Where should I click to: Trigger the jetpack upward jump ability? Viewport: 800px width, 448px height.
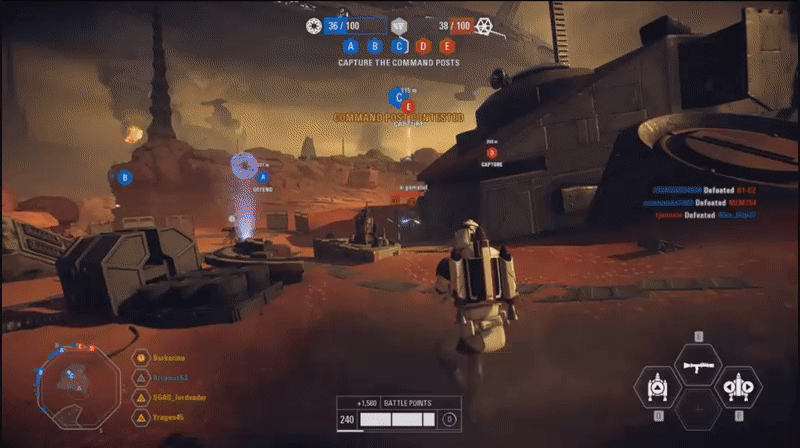point(657,388)
